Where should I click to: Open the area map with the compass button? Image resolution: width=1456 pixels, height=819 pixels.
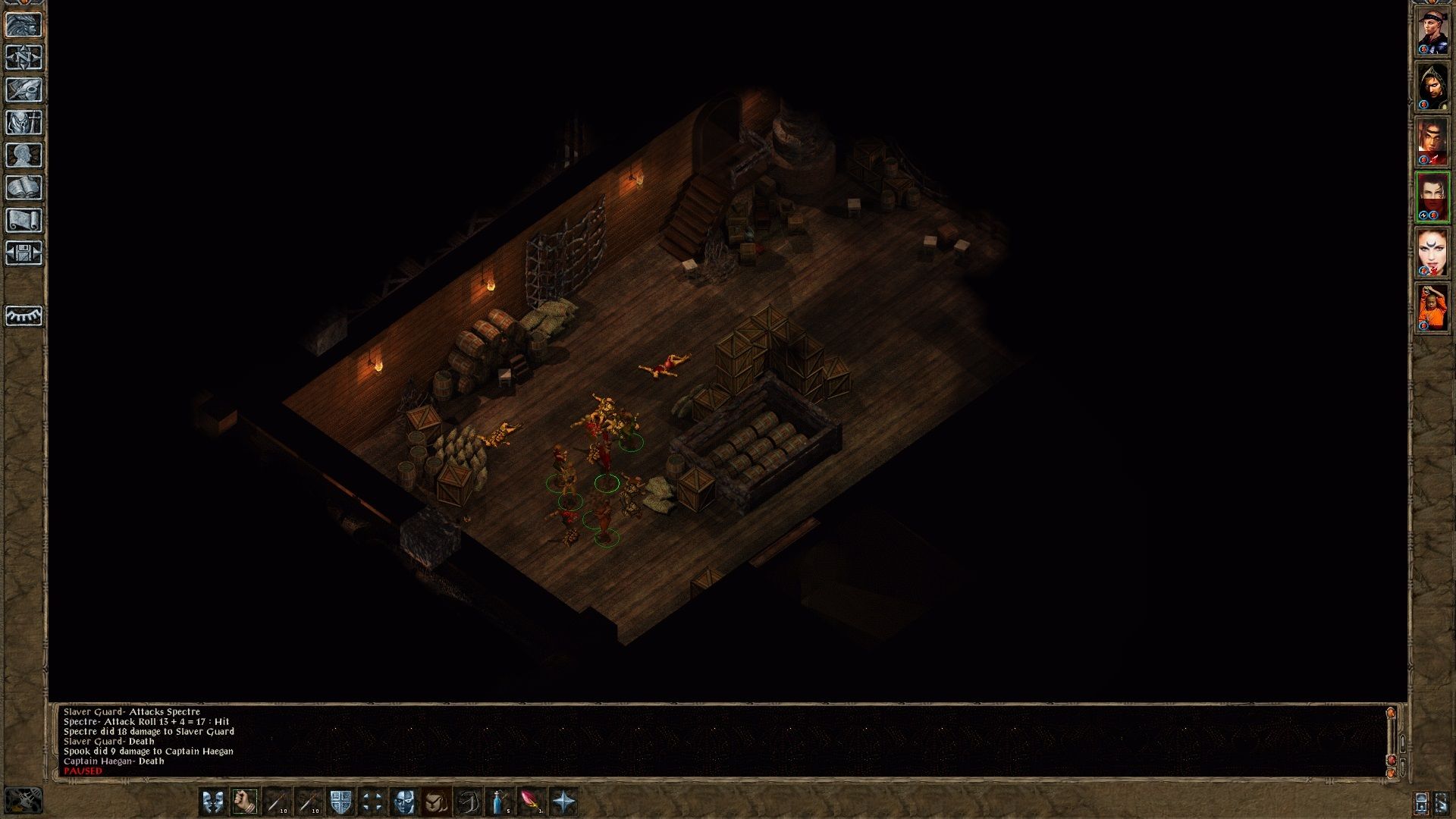(24, 58)
